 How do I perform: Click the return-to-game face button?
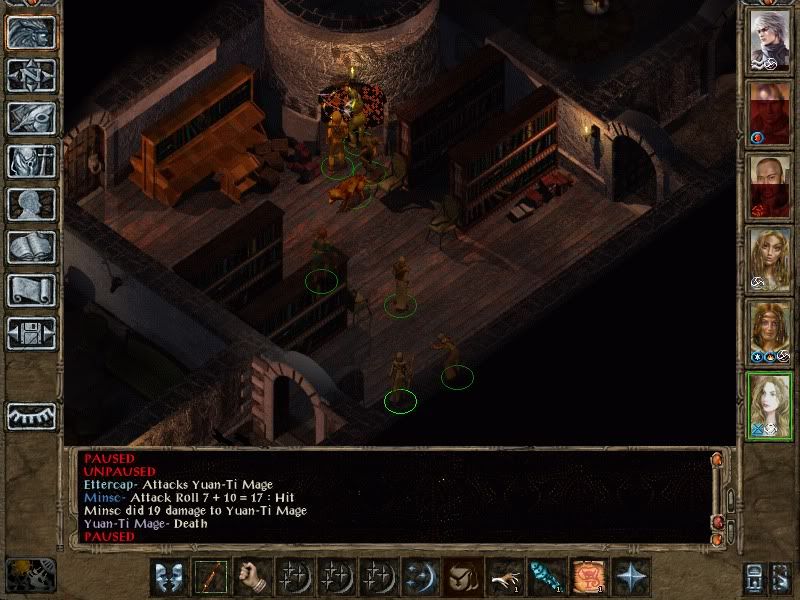tap(32, 32)
